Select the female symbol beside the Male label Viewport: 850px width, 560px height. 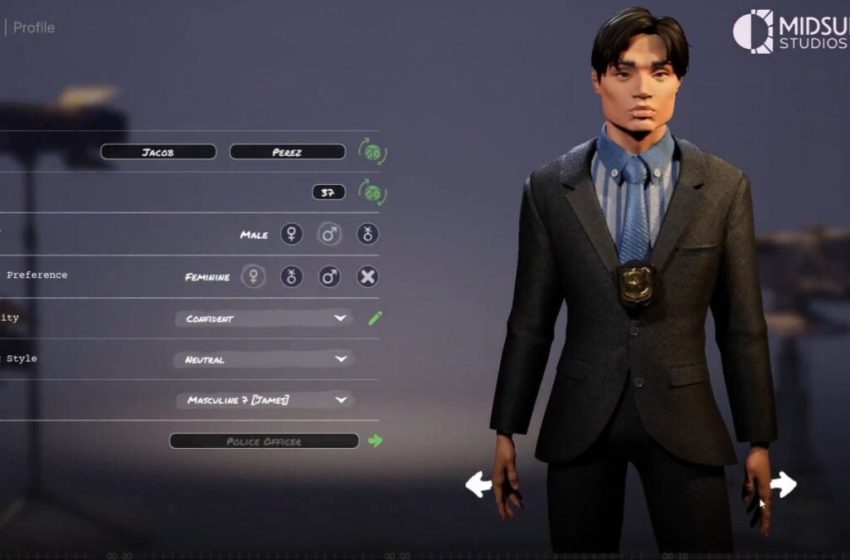(291, 234)
